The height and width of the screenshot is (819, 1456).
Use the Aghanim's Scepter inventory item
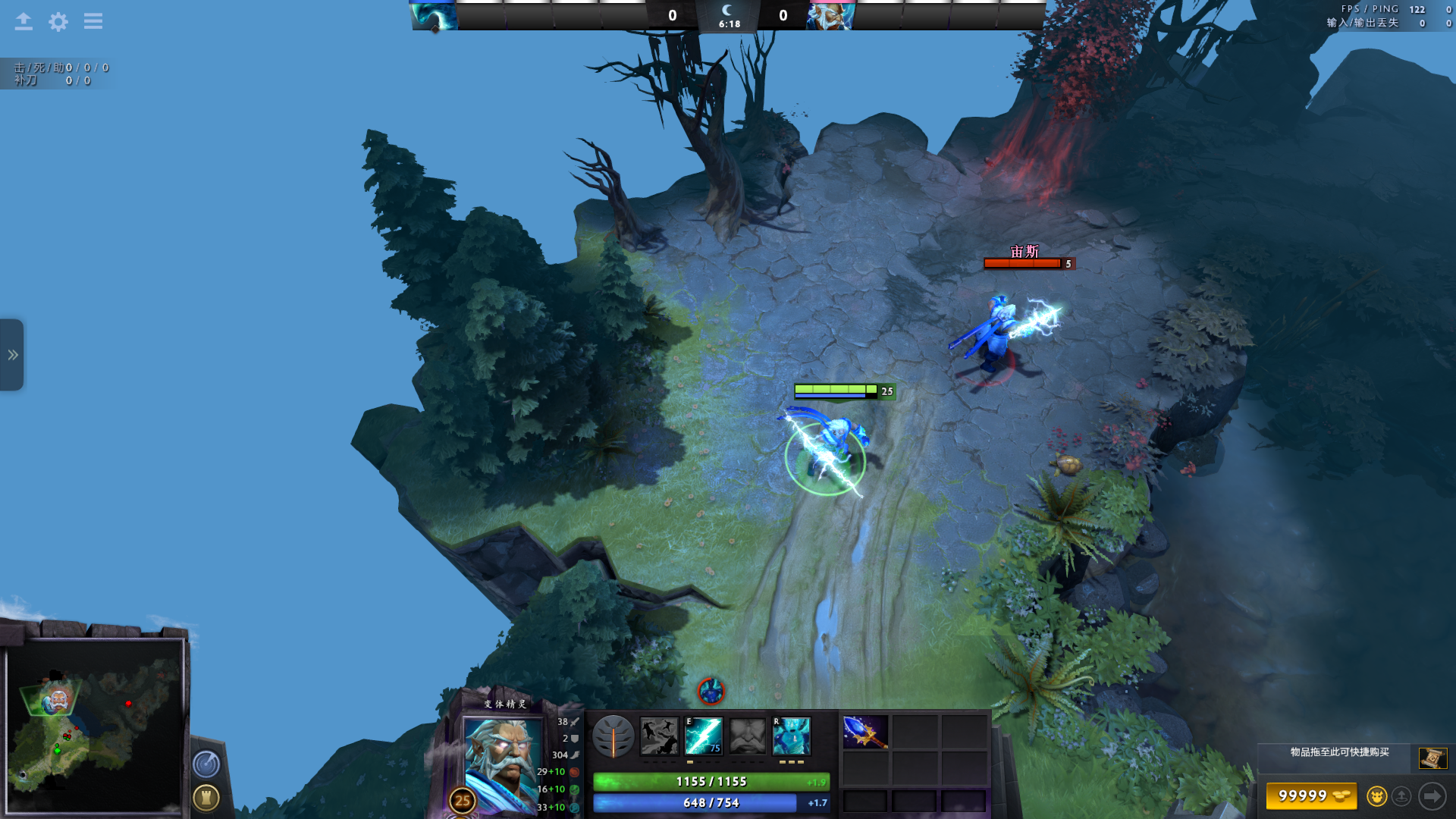(865, 733)
